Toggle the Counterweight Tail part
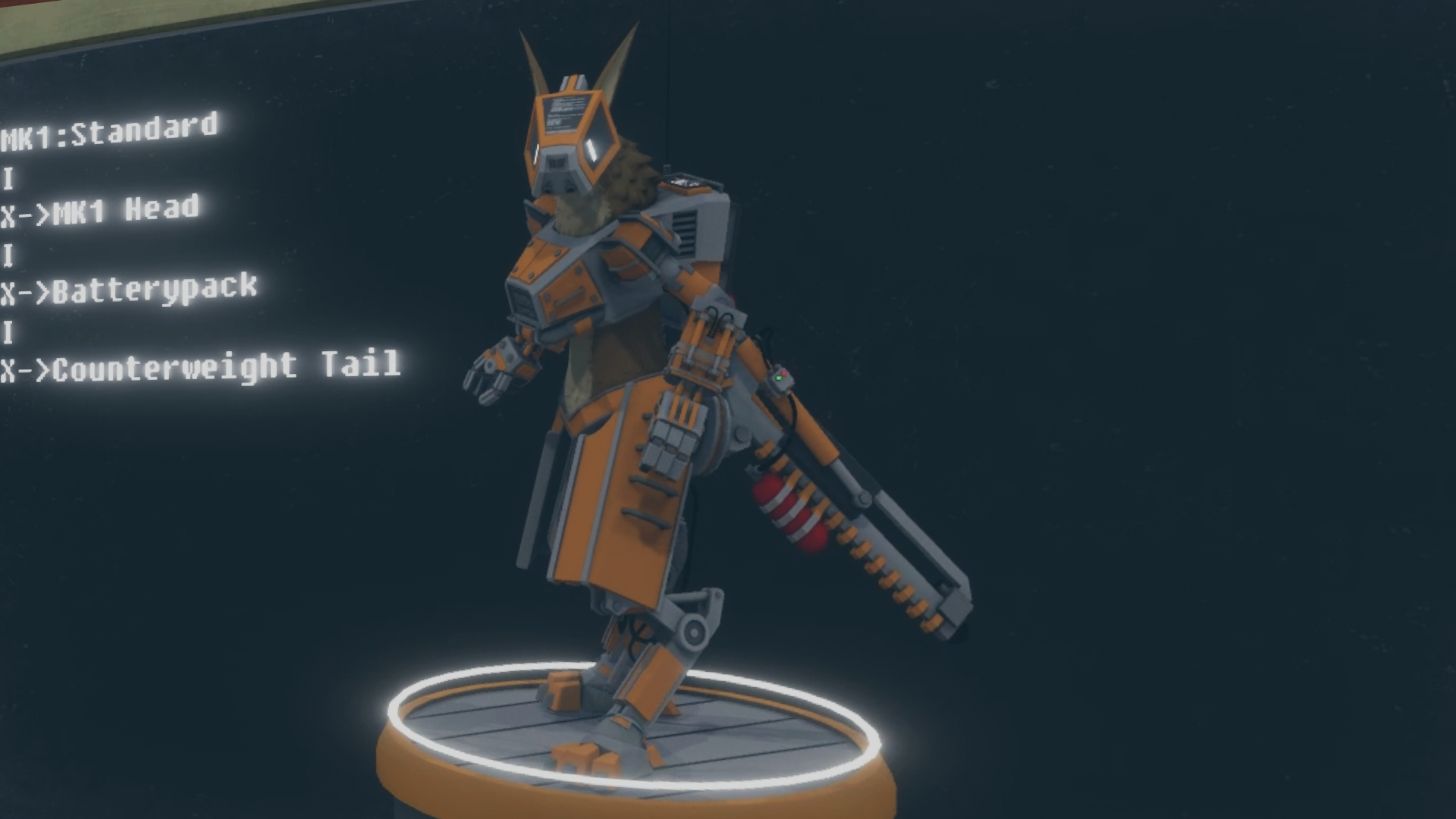 (201, 367)
